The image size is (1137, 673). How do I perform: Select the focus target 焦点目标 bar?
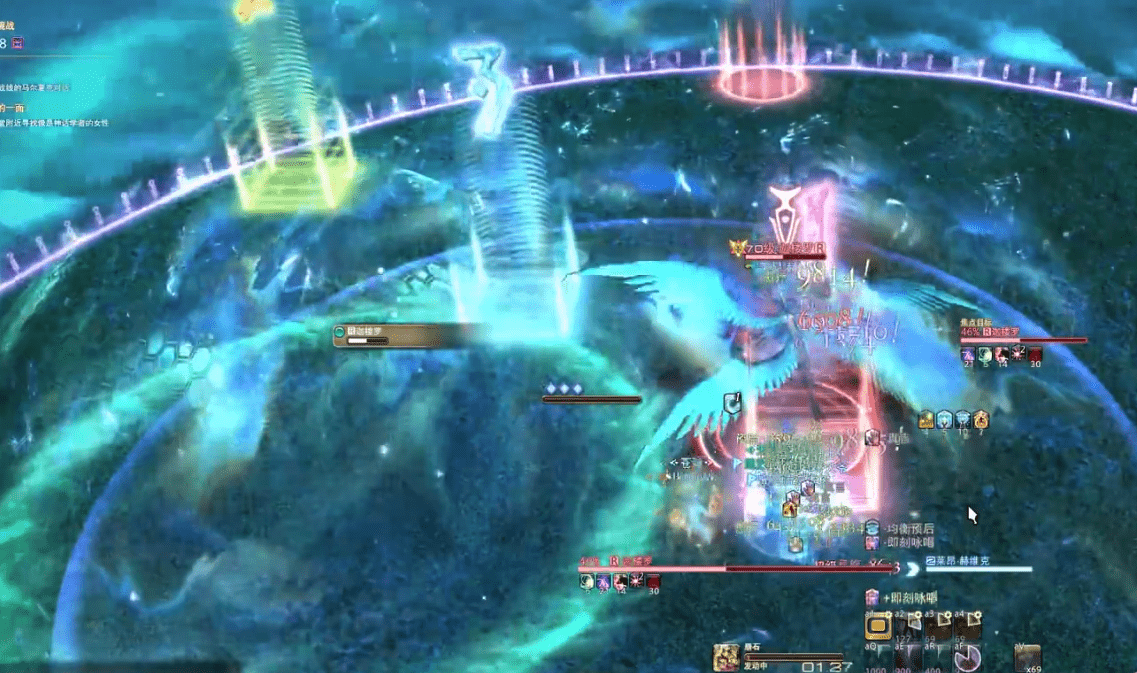[1022, 338]
